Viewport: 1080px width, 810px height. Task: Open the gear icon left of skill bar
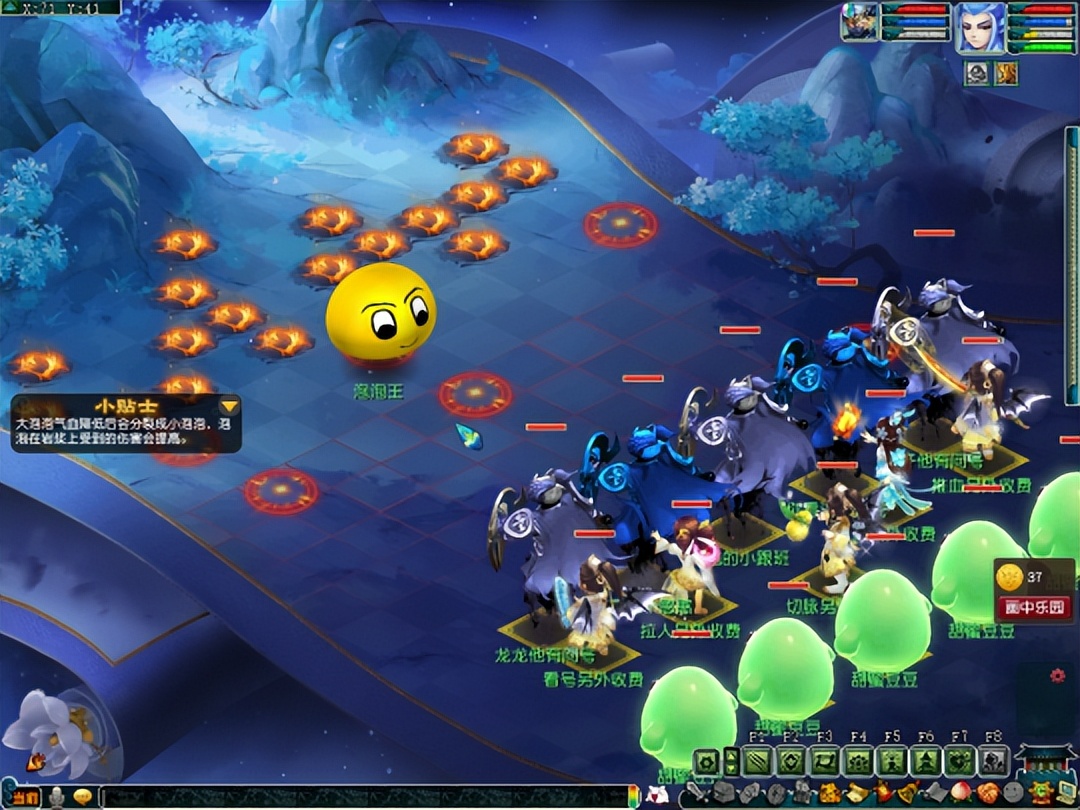tap(706, 762)
